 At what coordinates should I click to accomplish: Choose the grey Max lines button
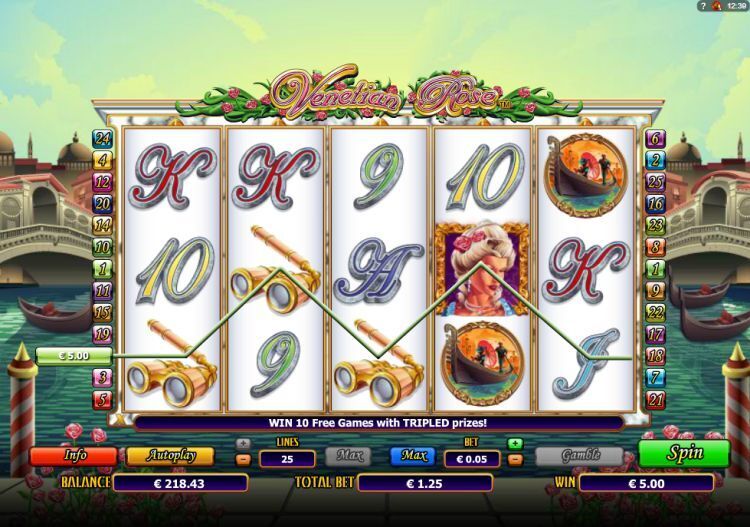pyautogui.click(x=345, y=456)
